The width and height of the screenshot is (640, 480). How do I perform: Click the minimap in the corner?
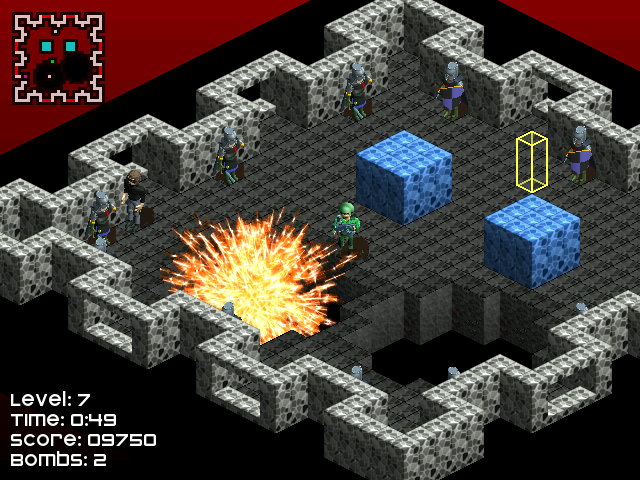click(58, 58)
